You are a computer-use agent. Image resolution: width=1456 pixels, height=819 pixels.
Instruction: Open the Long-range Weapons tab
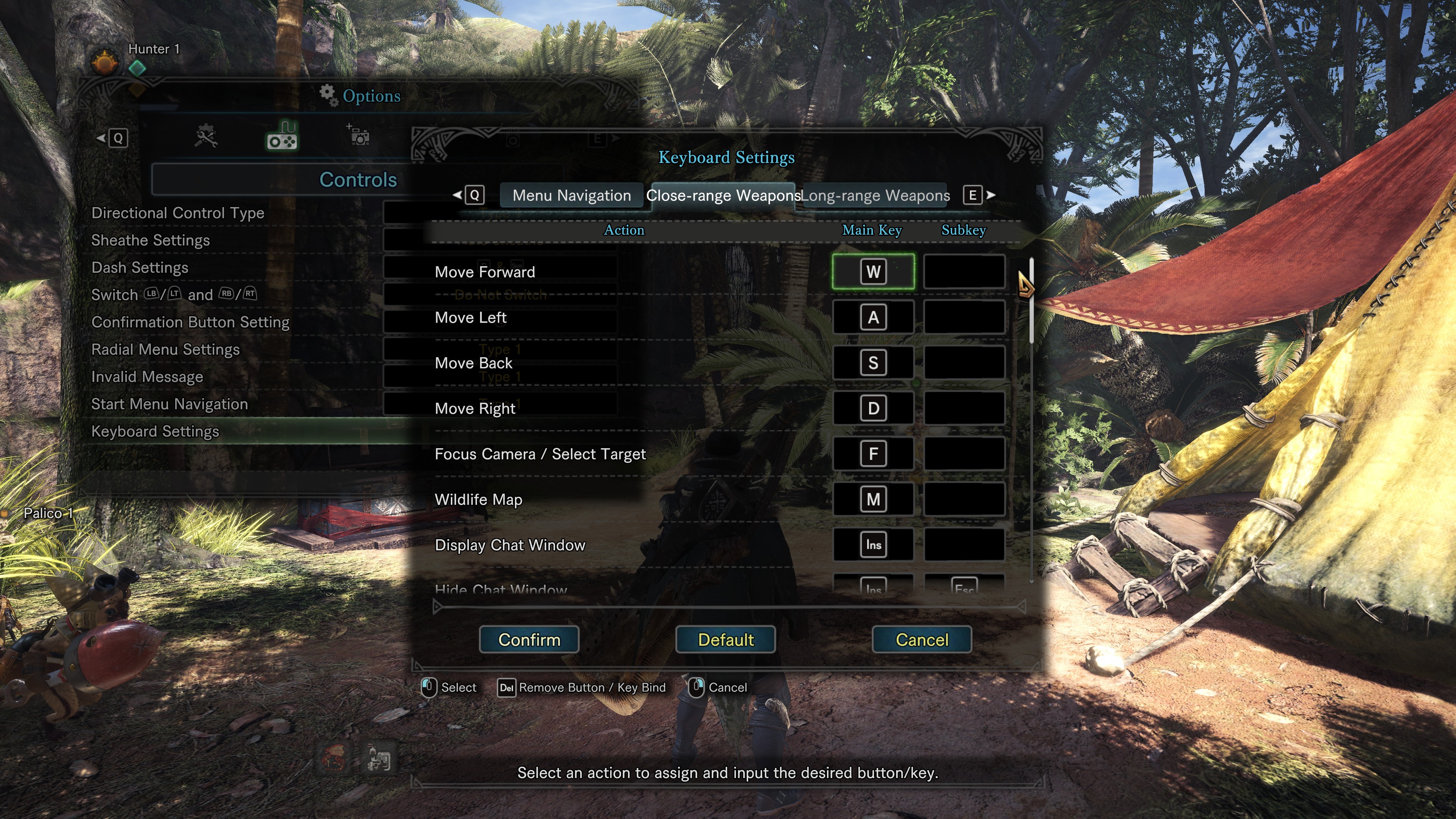(x=875, y=196)
